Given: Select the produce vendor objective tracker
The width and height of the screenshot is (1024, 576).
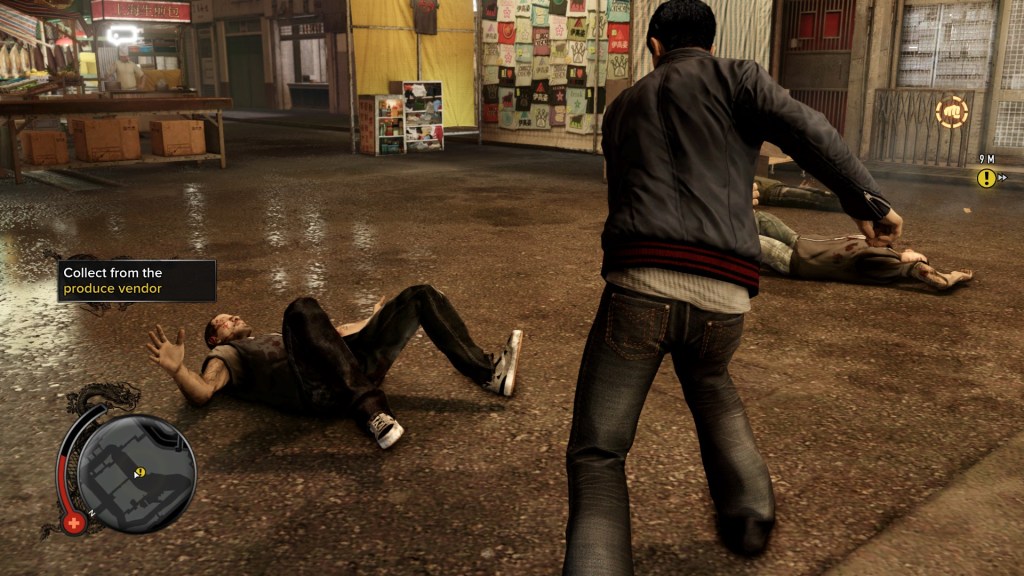Looking at the screenshot, I should [x=137, y=281].
